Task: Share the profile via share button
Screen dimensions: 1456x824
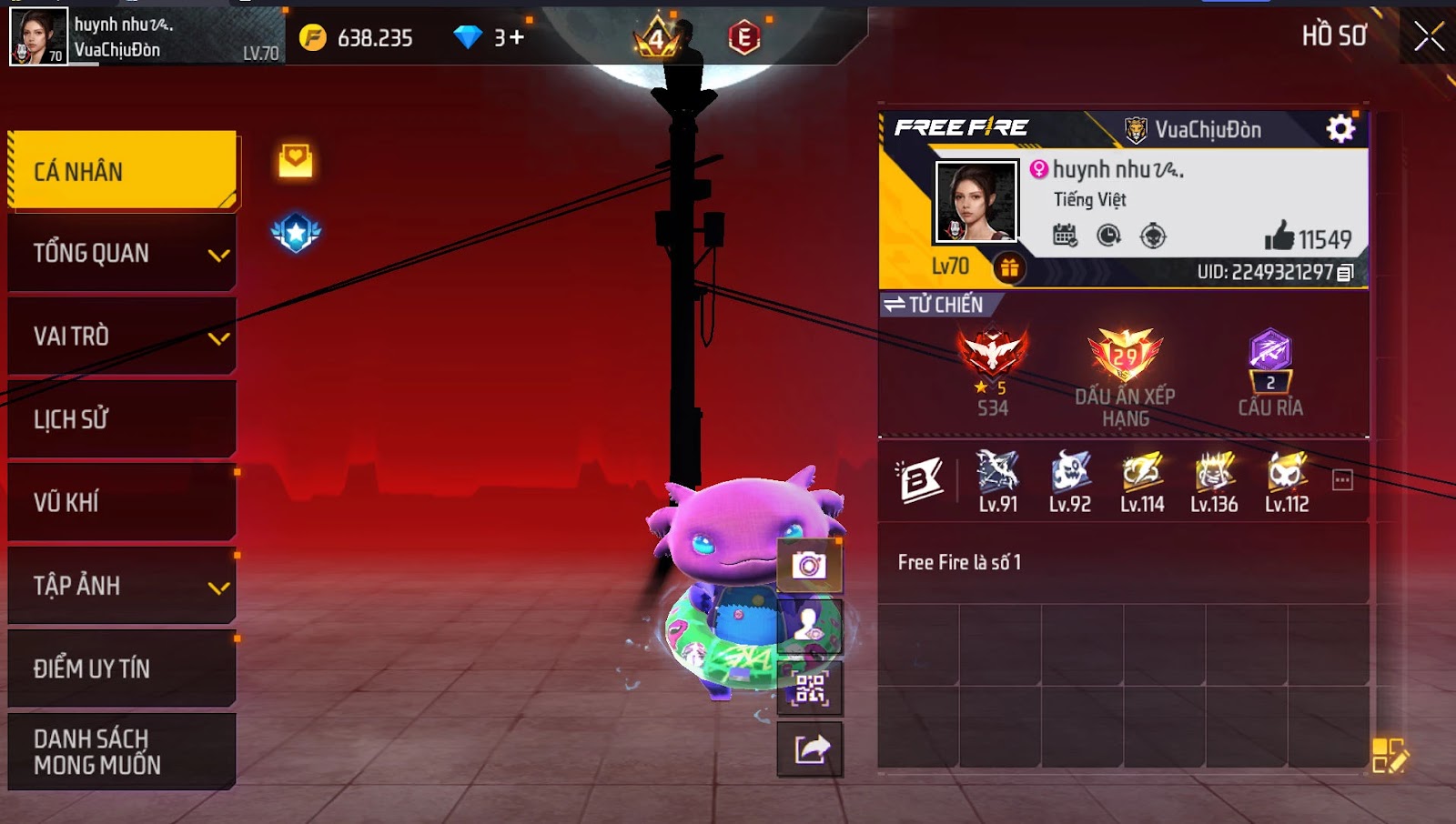Action: click(x=811, y=749)
